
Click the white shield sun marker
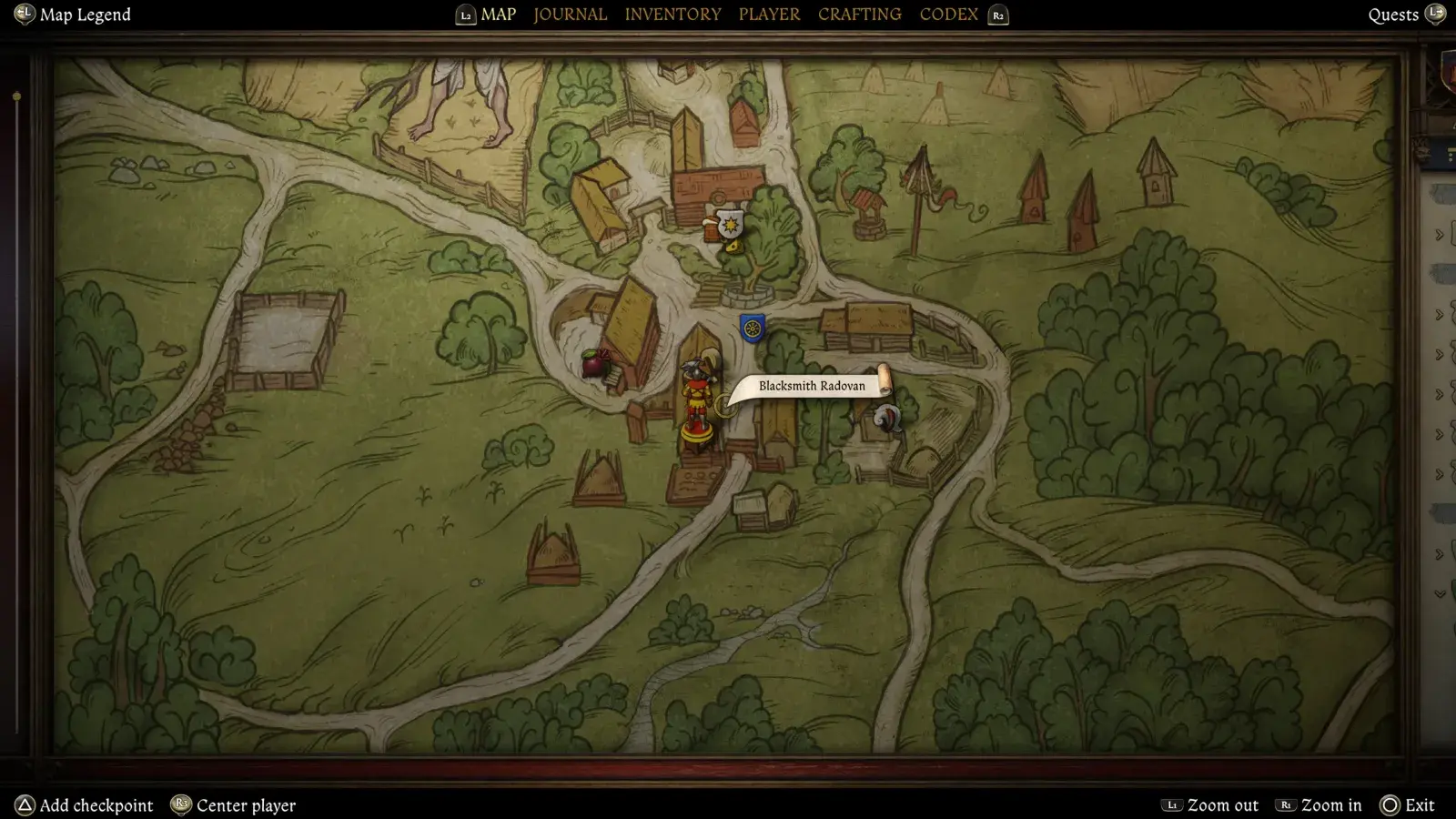(x=730, y=222)
